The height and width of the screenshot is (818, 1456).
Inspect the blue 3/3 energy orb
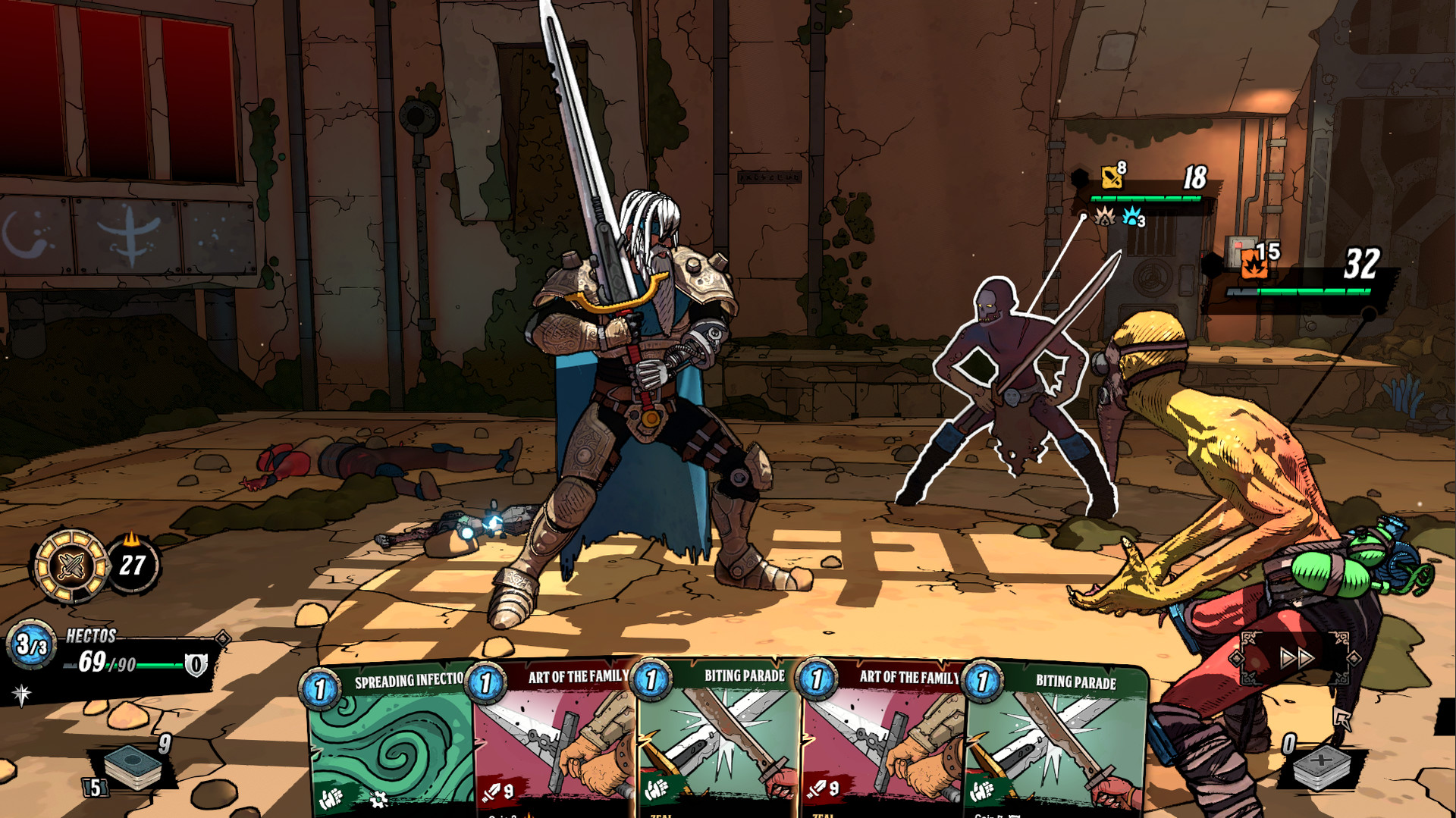(29, 645)
